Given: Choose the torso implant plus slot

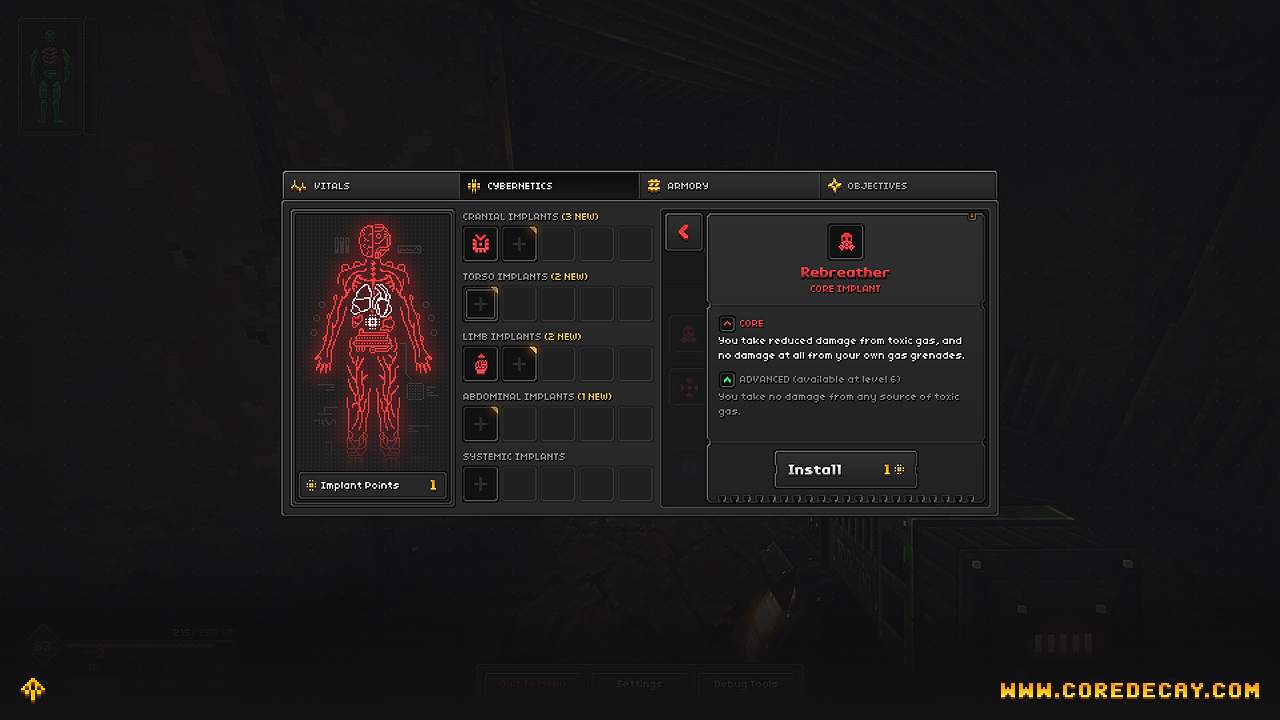Looking at the screenshot, I should (x=481, y=304).
